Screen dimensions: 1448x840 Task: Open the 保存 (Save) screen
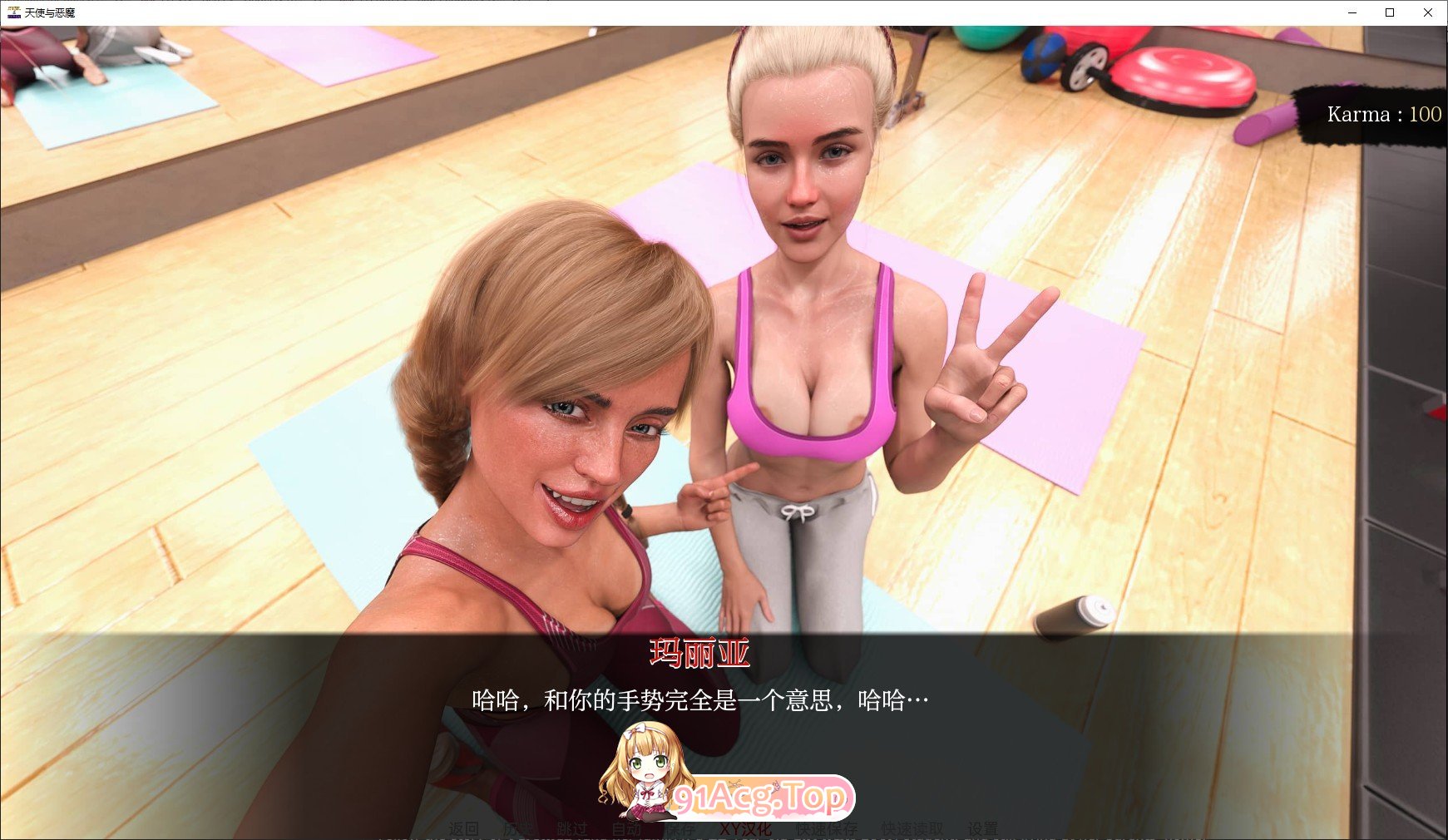[x=682, y=828]
